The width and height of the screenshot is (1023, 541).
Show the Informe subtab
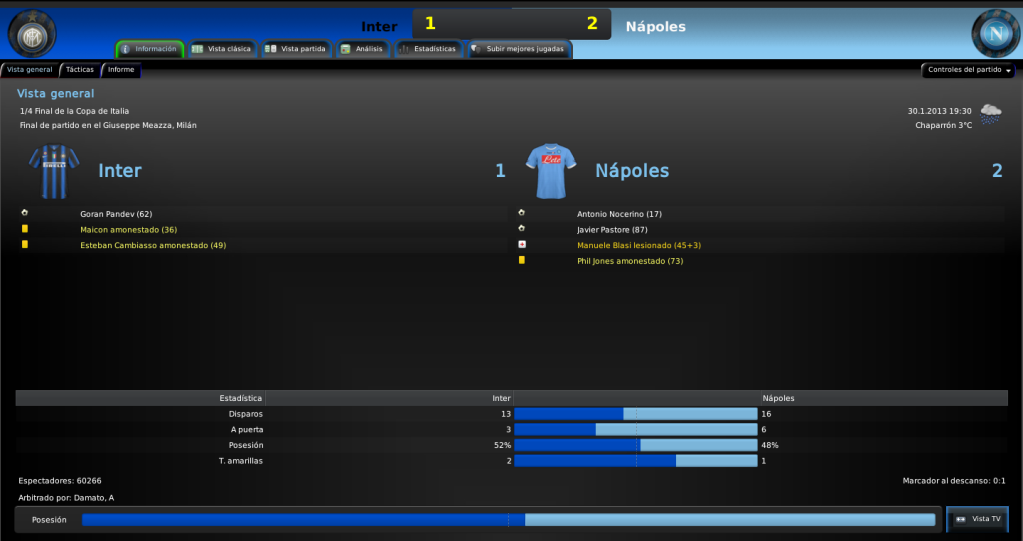[121, 70]
